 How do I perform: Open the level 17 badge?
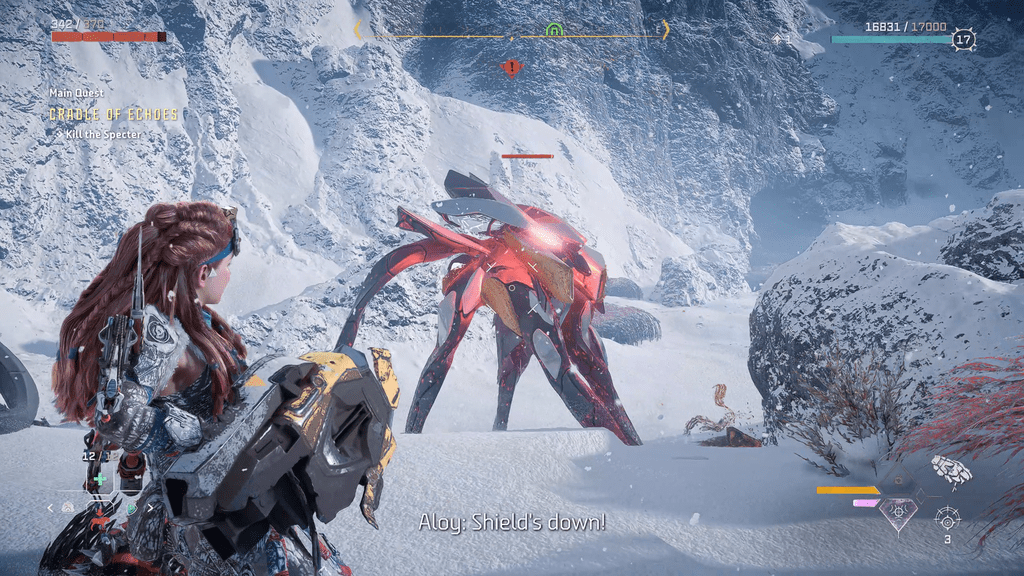point(963,40)
